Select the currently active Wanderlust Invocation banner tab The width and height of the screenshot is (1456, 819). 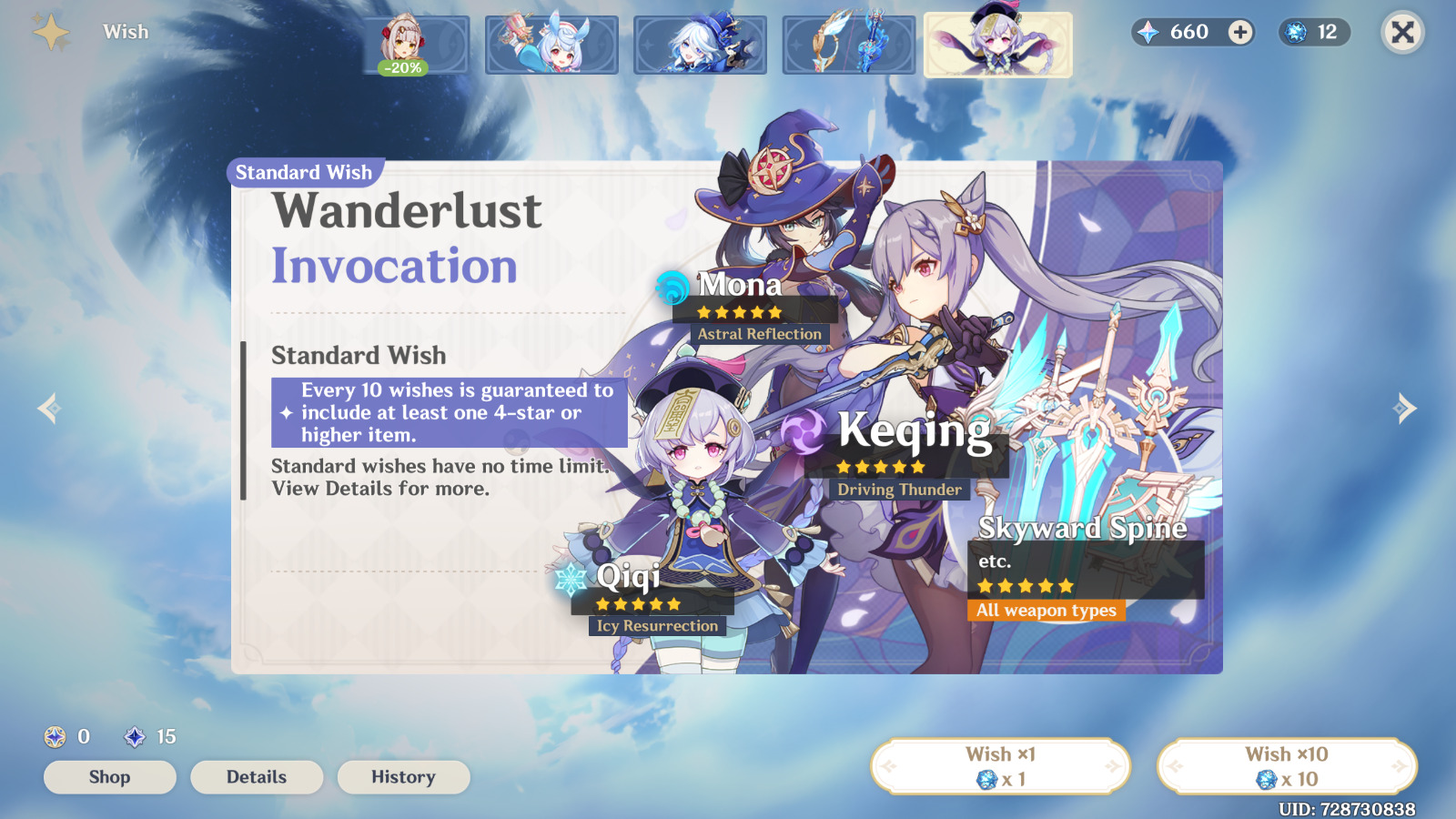coord(998,43)
